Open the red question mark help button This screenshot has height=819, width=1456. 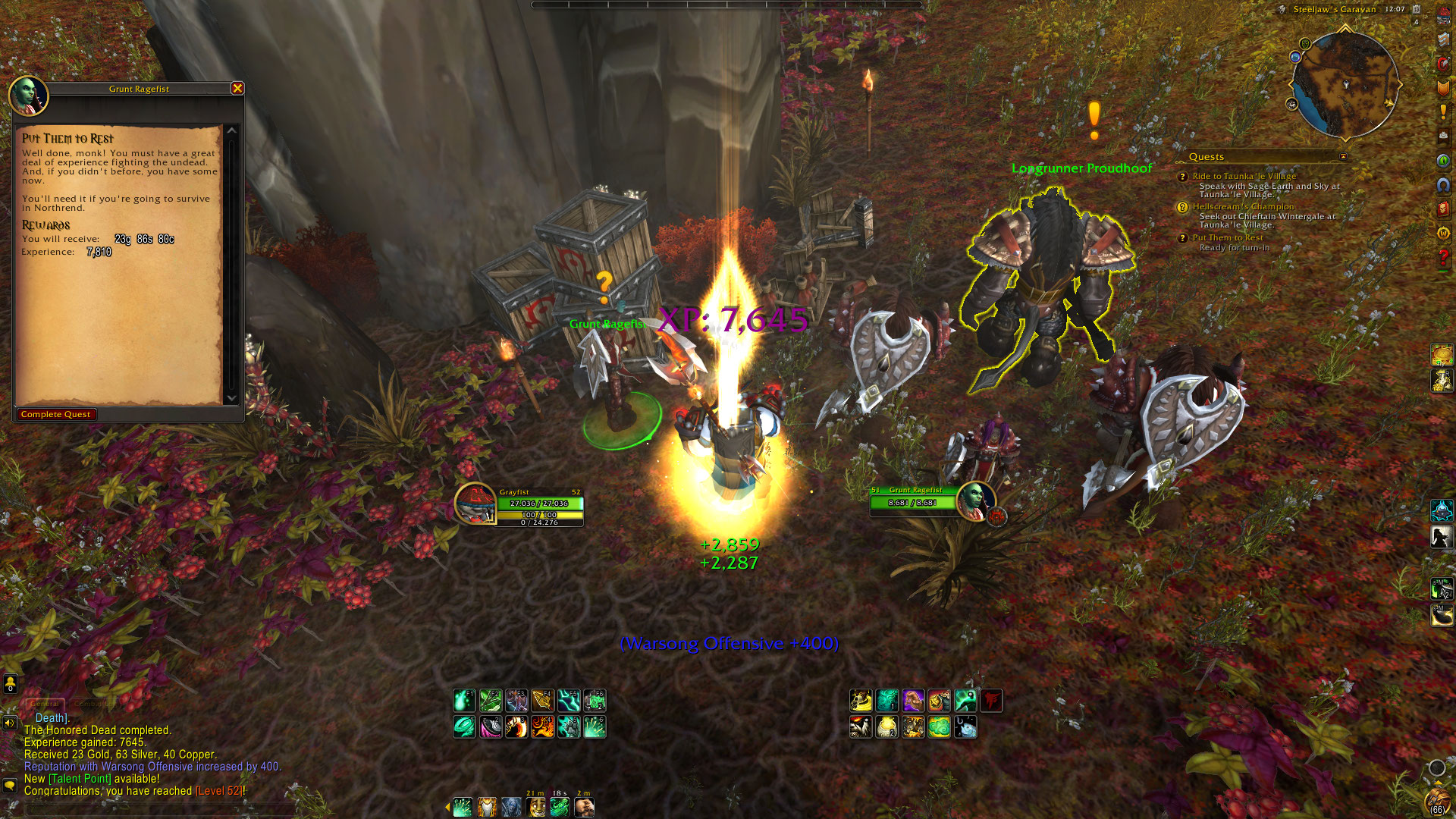coord(1443,258)
